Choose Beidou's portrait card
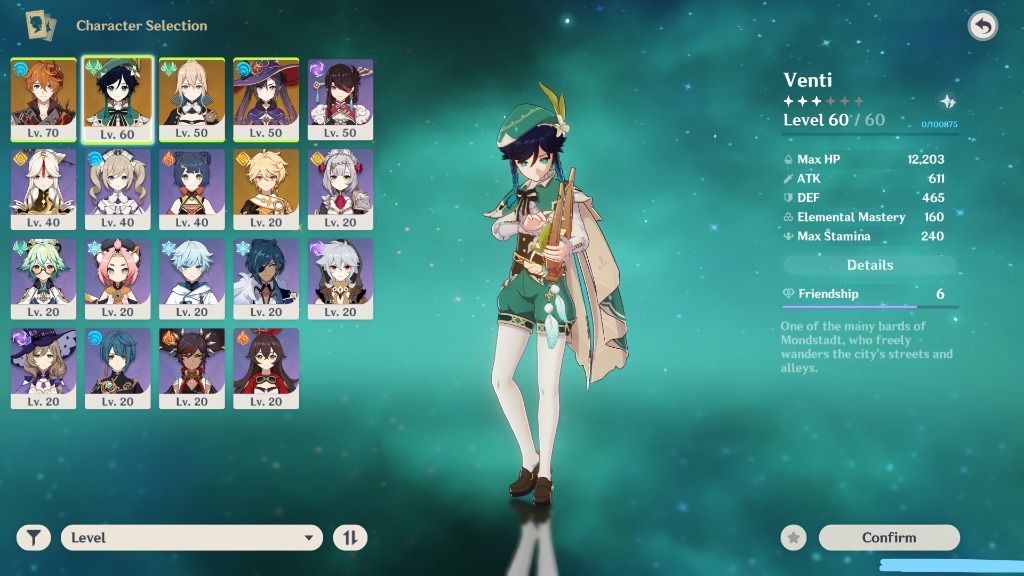The image size is (1024, 576). 340,99
